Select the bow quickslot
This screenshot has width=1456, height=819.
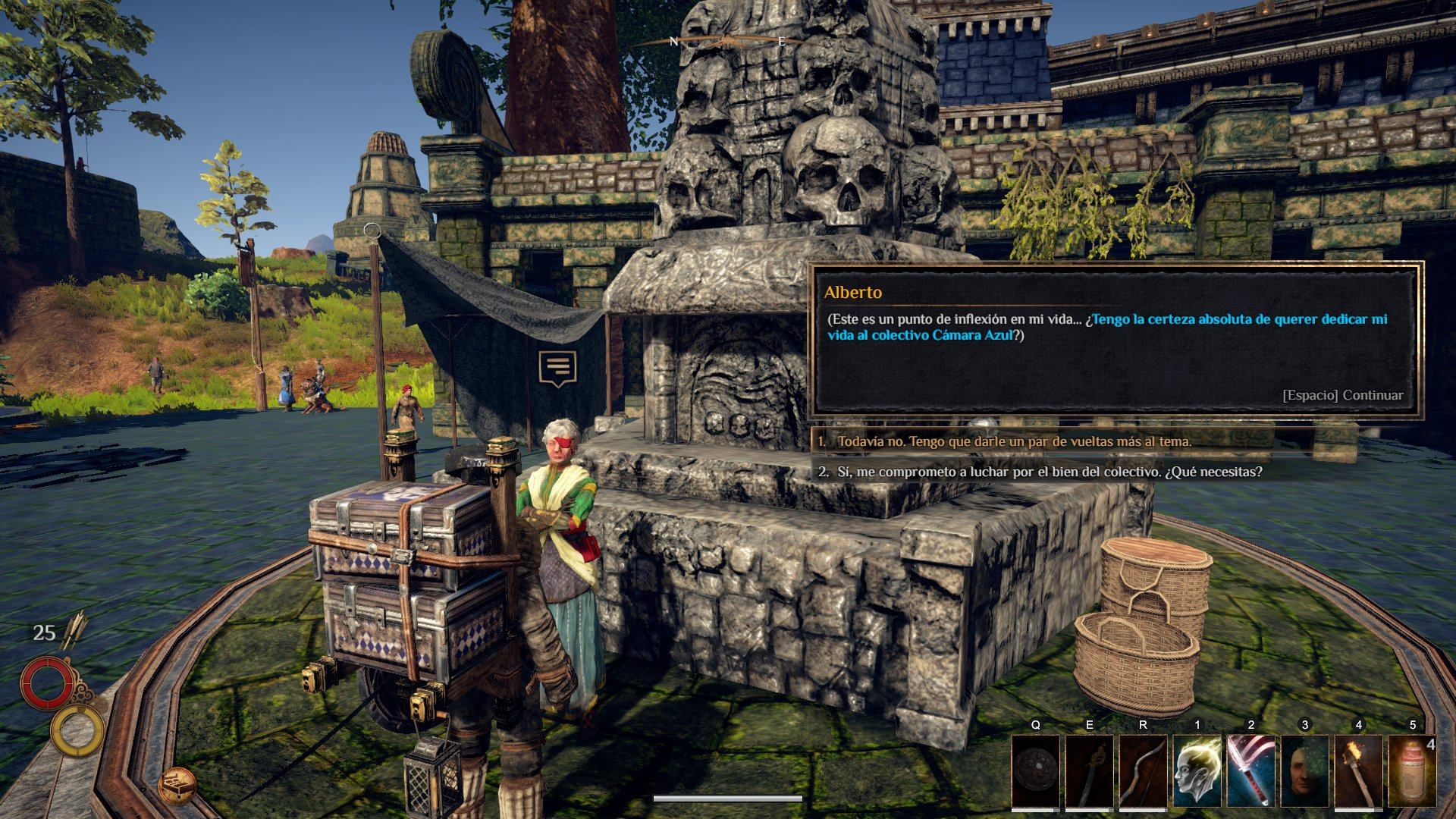[x=1144, y=770]
